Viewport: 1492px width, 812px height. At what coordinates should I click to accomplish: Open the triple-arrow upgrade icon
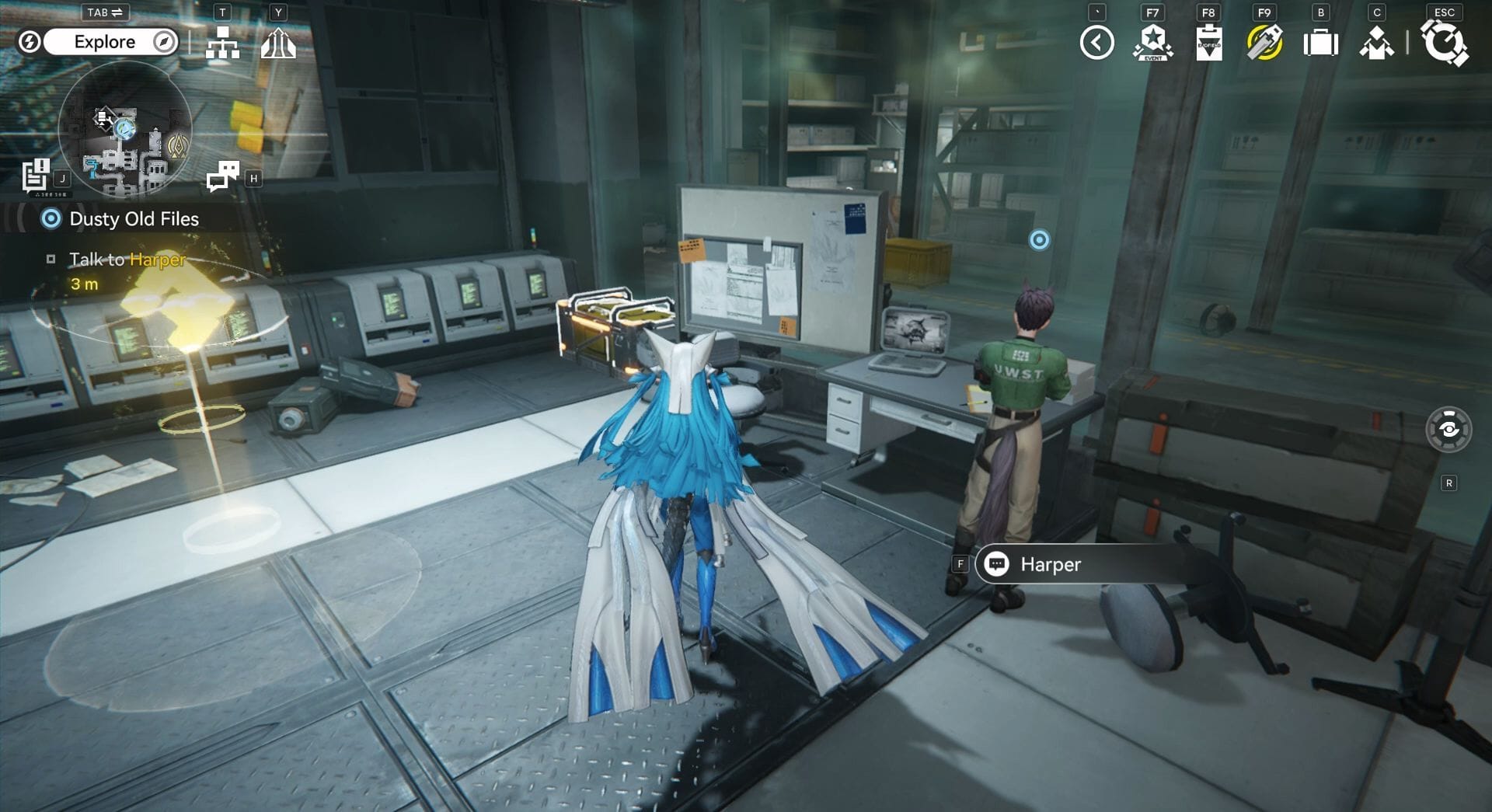click(x=278, y=43)
